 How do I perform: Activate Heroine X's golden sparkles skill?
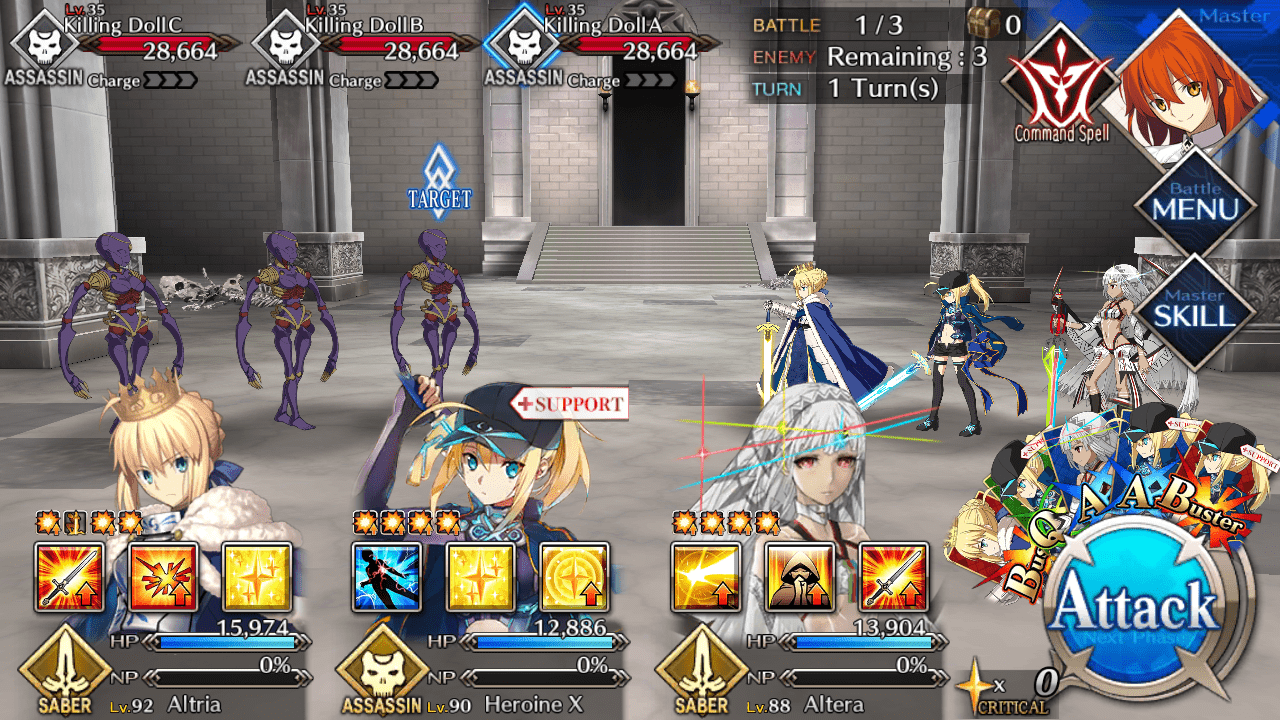coord(480,578)
